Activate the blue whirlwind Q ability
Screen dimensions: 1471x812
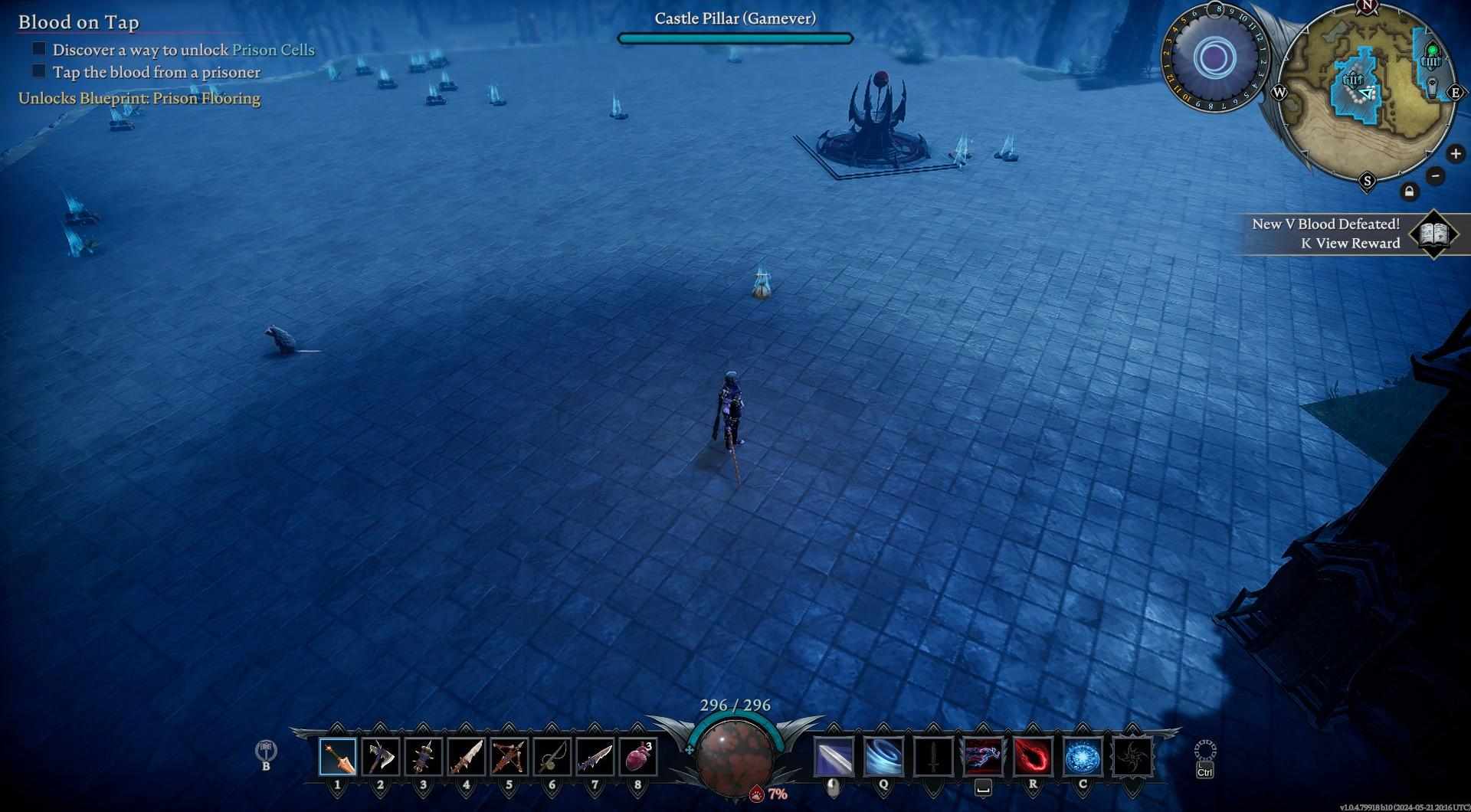[883, 757]
